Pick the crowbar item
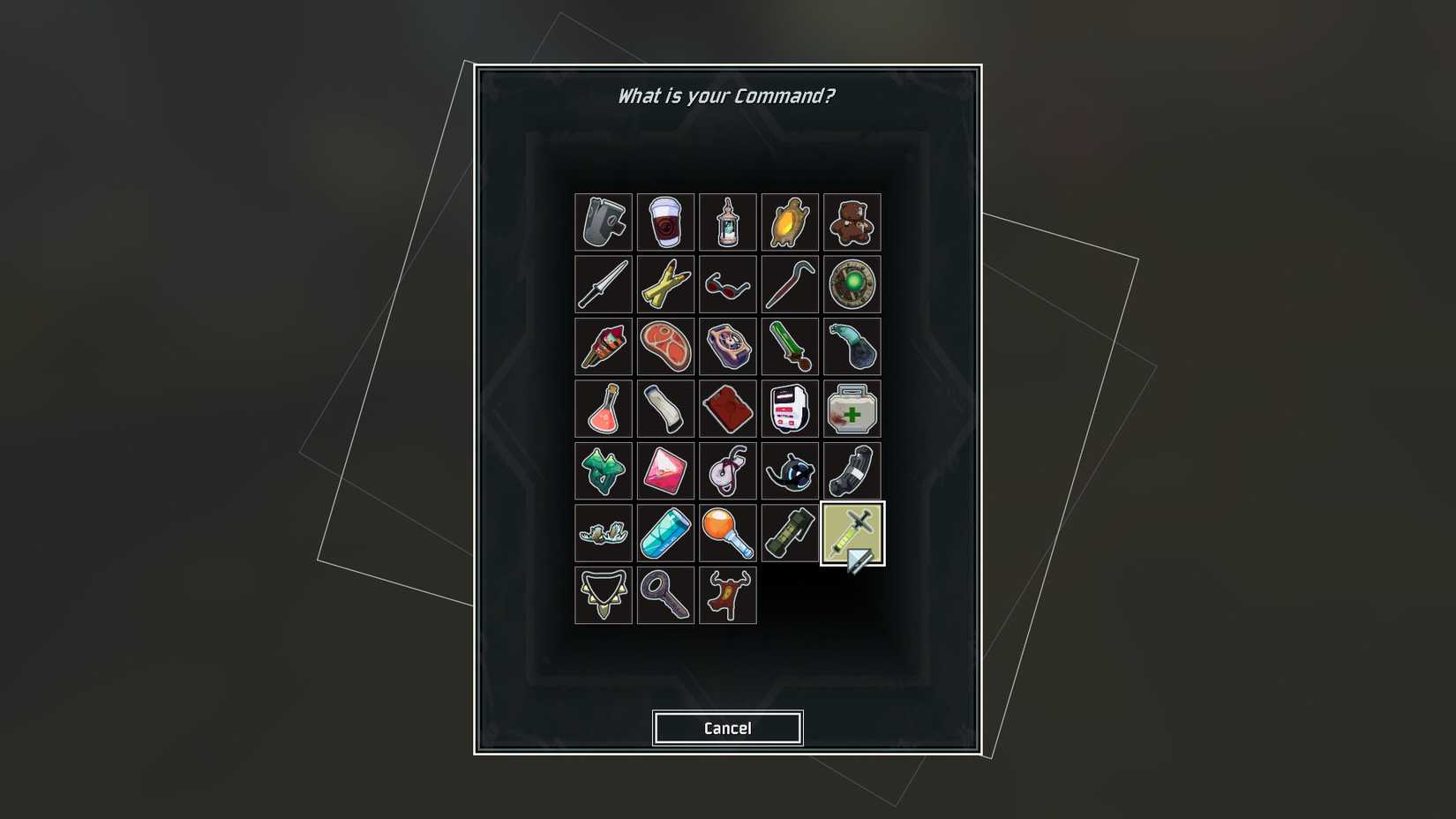Image resolution: width=1456 pixels, height=819 pixels. click(790, 283)
